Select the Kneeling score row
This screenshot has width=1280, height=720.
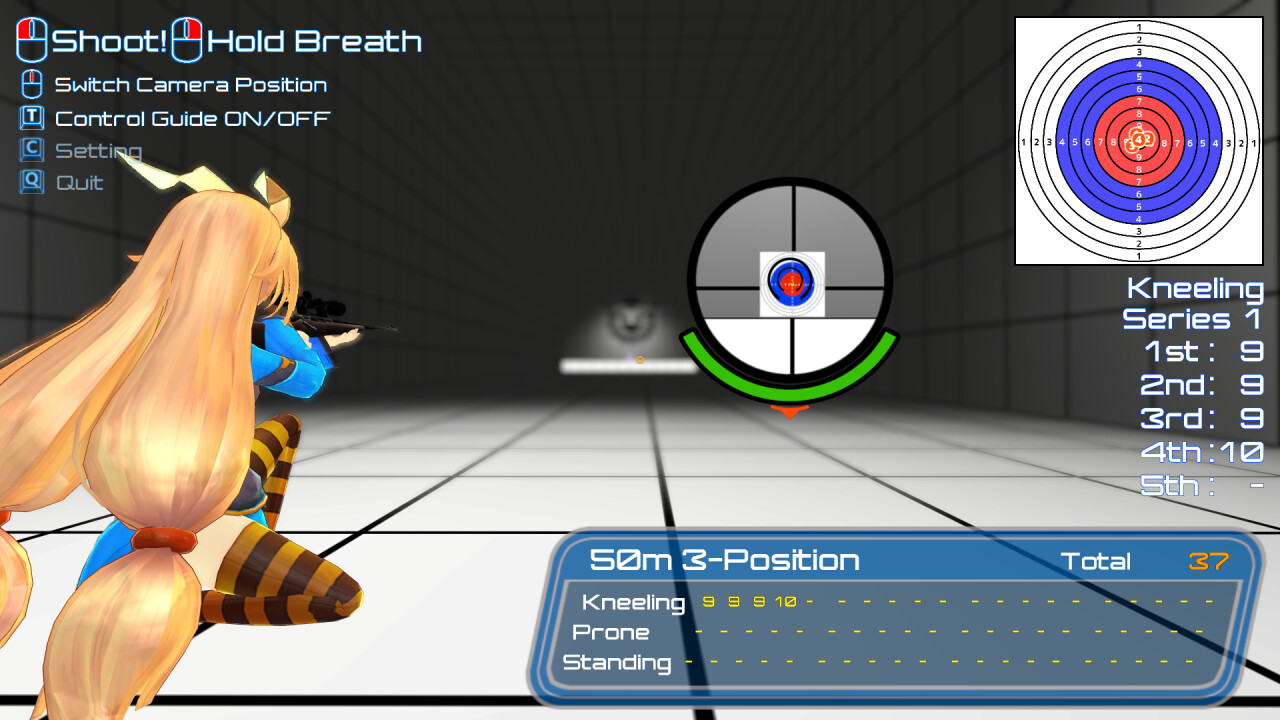pos(634,603)
